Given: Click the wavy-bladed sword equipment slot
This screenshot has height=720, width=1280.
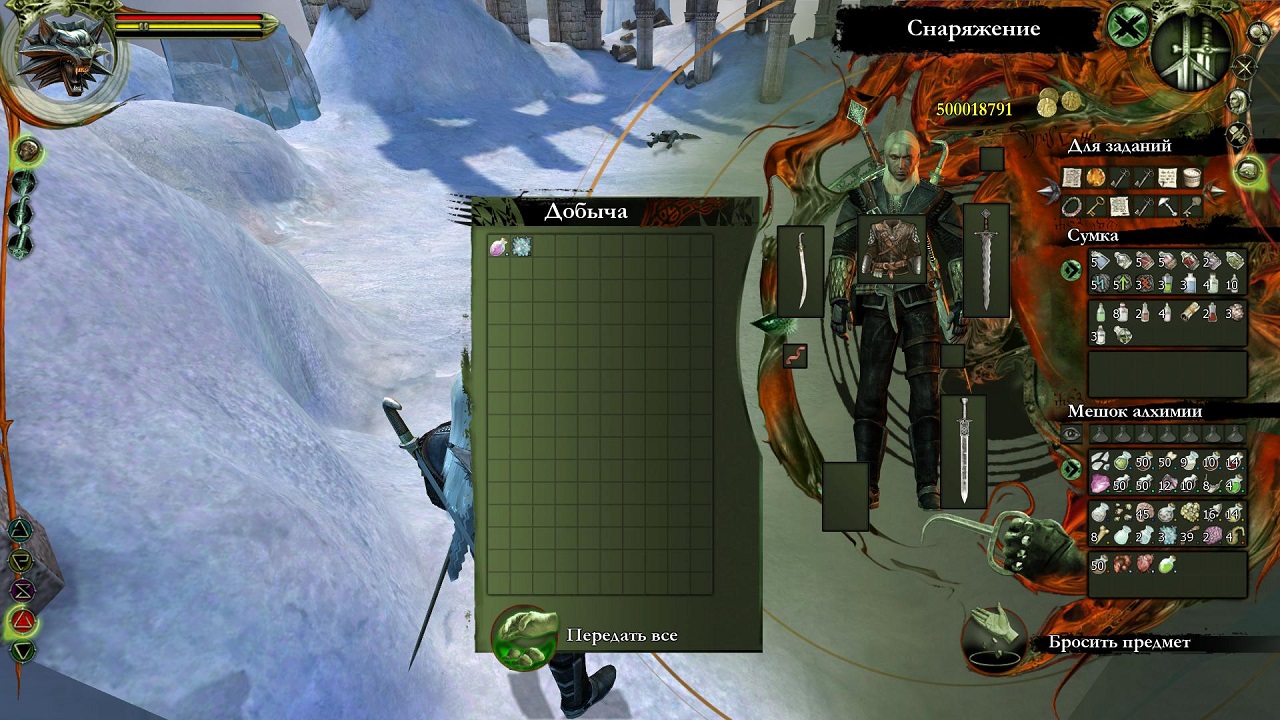Looking at the screenshot, I should [x=986, y=260].
